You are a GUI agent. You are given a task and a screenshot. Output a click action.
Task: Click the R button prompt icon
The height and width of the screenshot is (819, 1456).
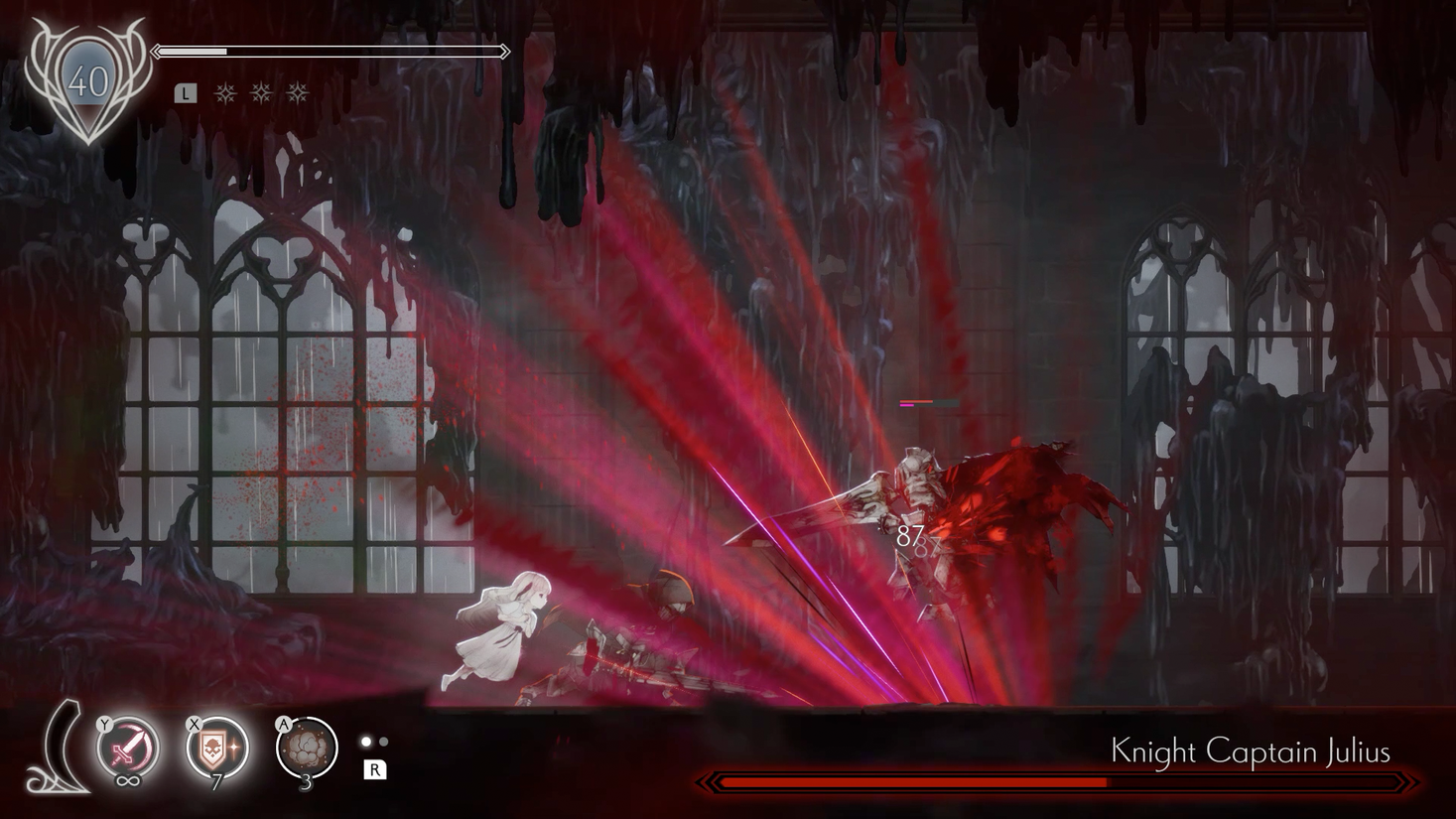point(375,770)
